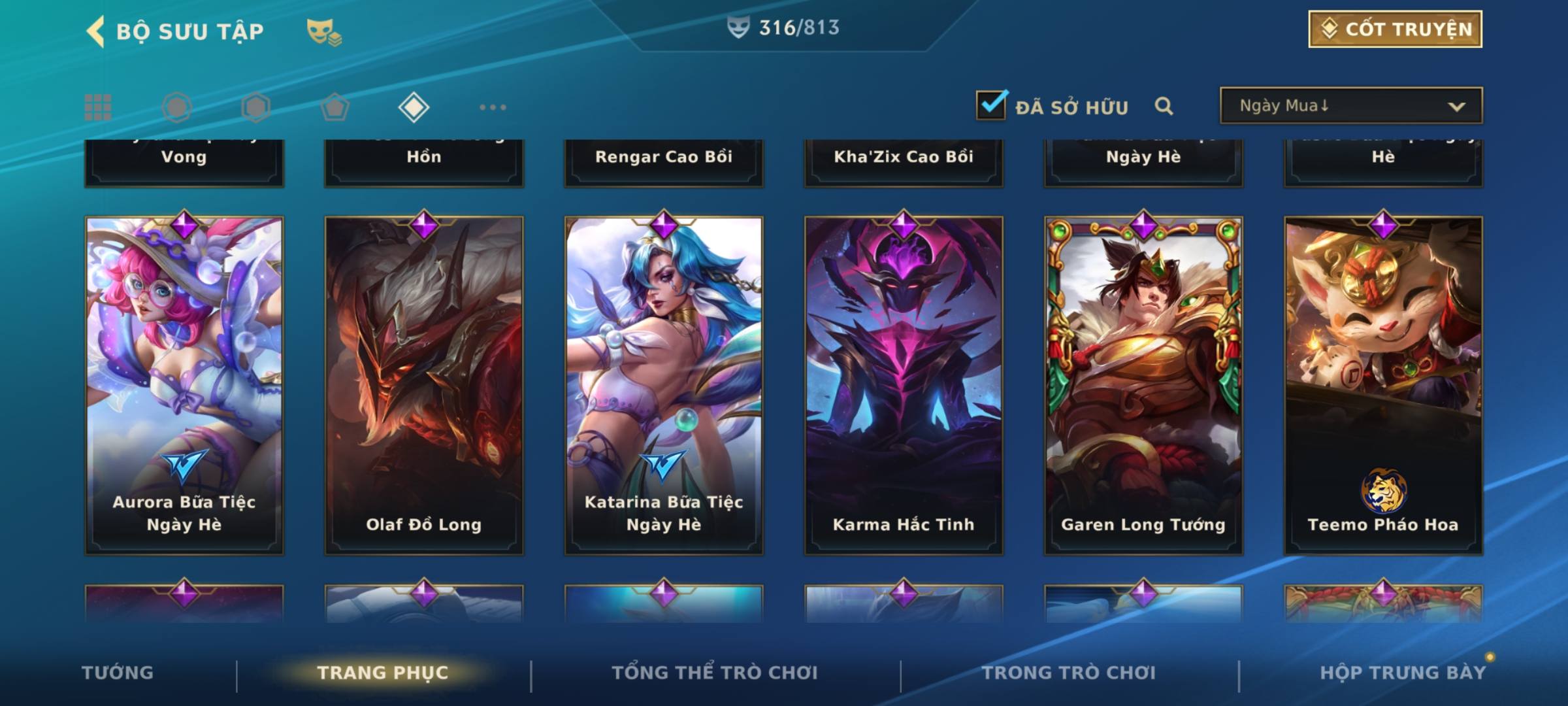Image resolution: width=1568 pixels, height=706 pixels.
Task: Toggle the Đã Sở Hữu checkbox
Action: tap(991, 106)
